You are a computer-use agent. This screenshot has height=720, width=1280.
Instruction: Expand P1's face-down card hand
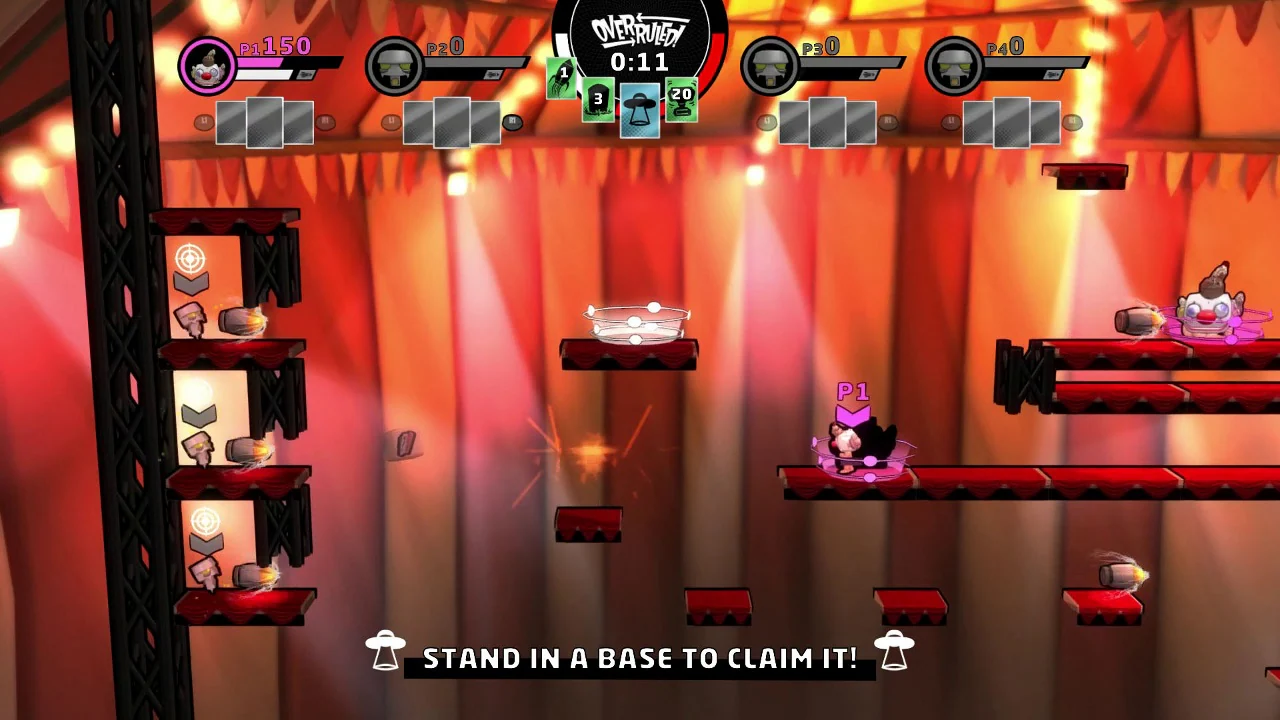pyautogui.click(x=265, y=120)
